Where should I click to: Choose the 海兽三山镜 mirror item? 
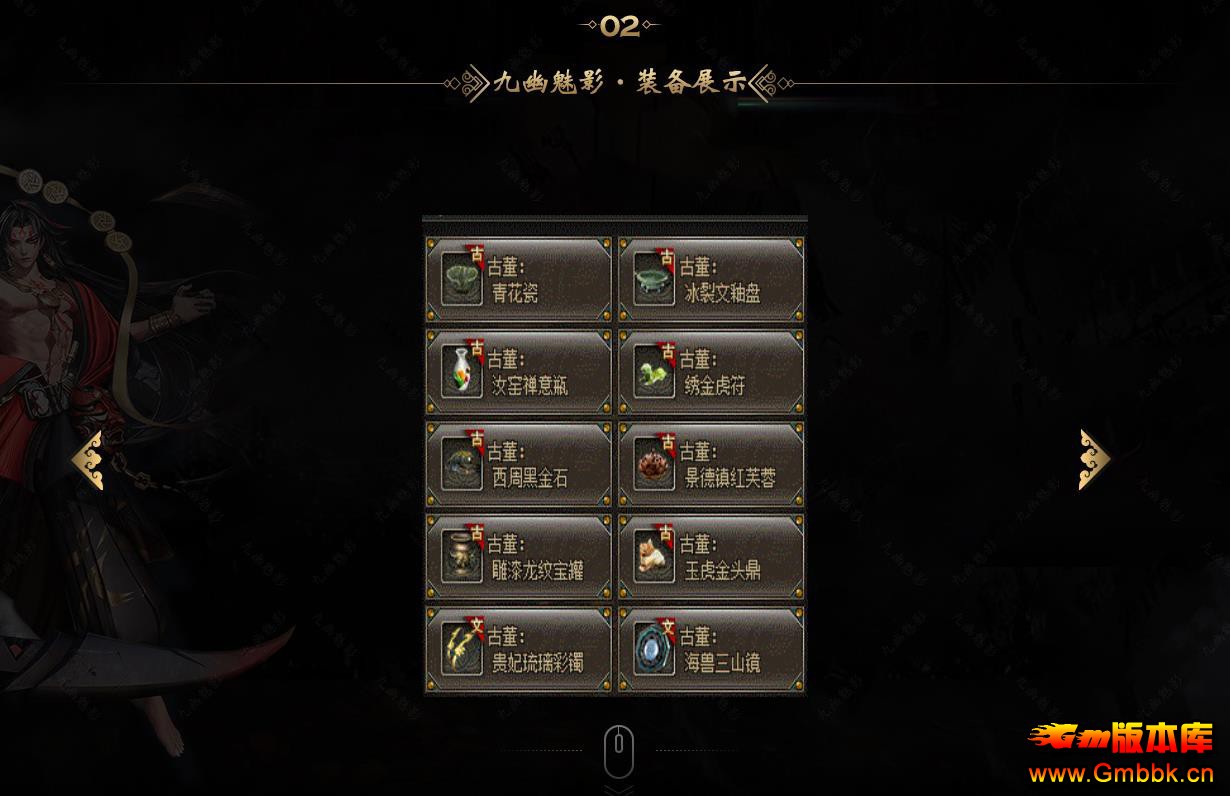711,649
